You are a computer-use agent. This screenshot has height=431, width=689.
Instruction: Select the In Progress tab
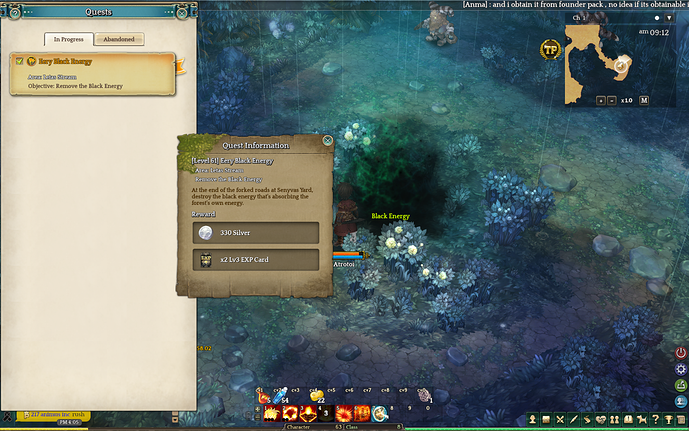[71, 39]
